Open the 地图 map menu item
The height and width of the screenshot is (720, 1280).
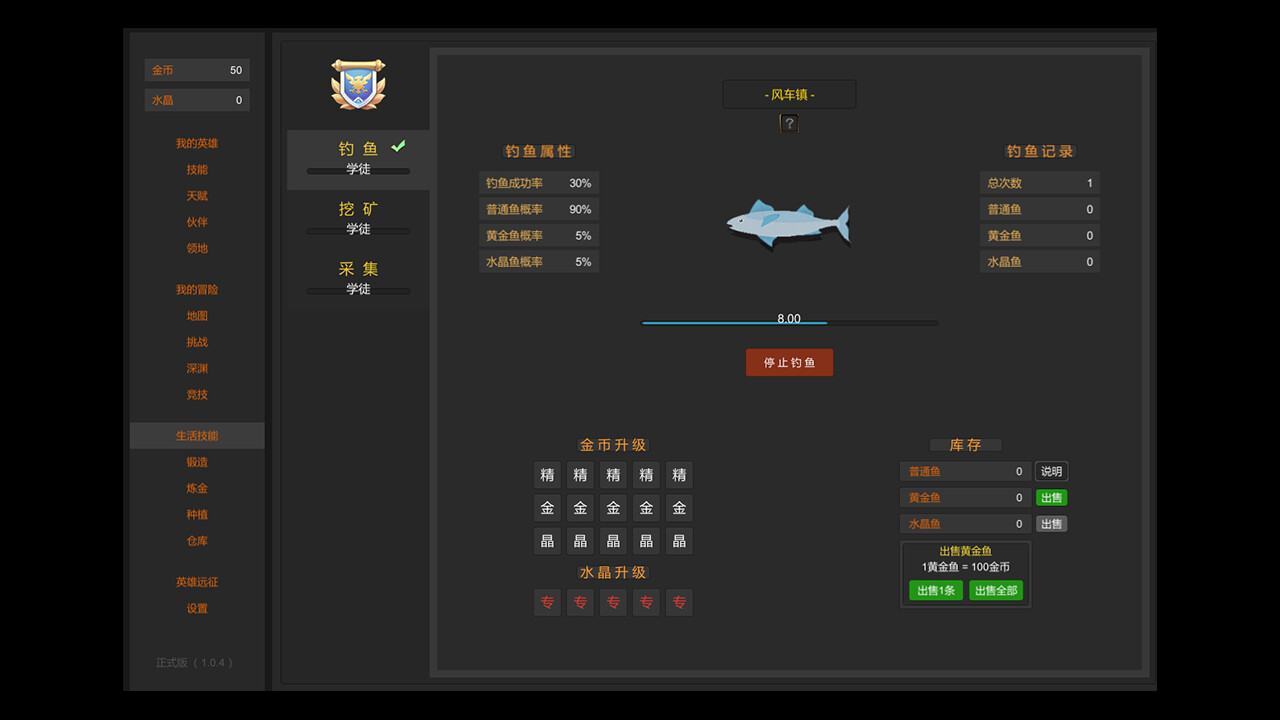[x=197, y=315]
